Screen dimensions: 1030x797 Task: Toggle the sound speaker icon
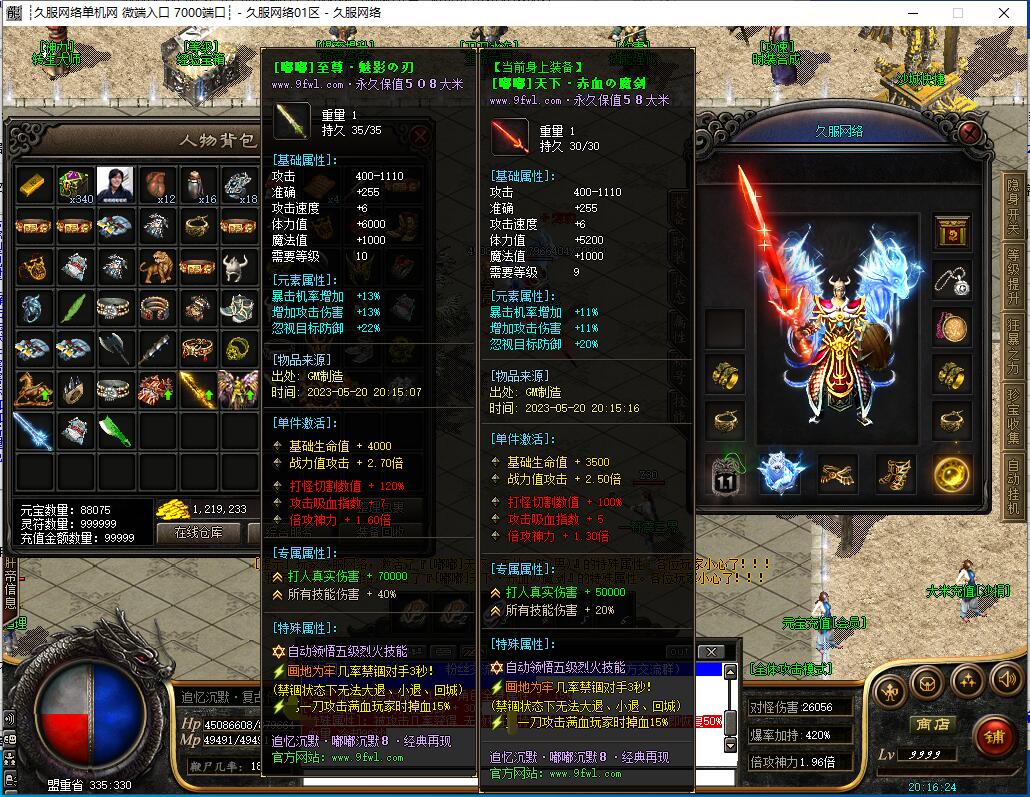click(1004, 682)
